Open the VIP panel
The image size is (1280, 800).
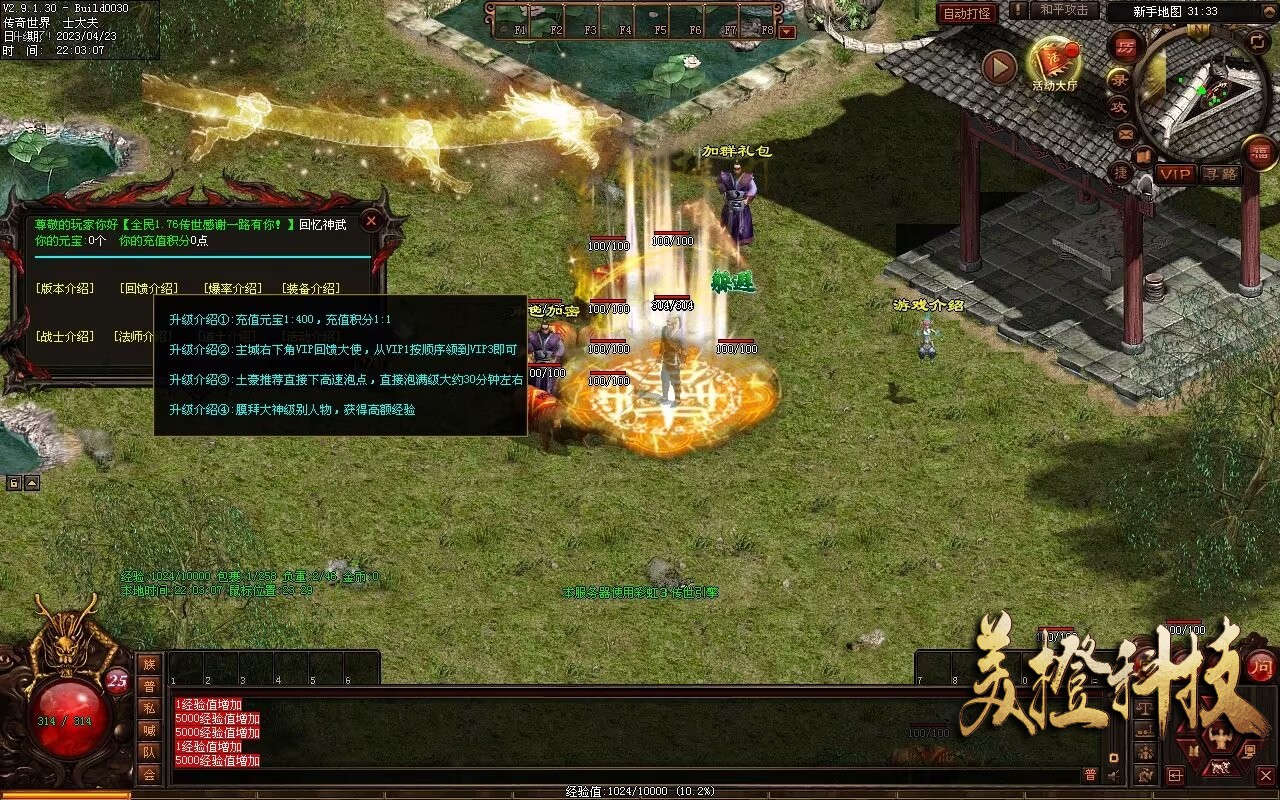point(1176,174)
